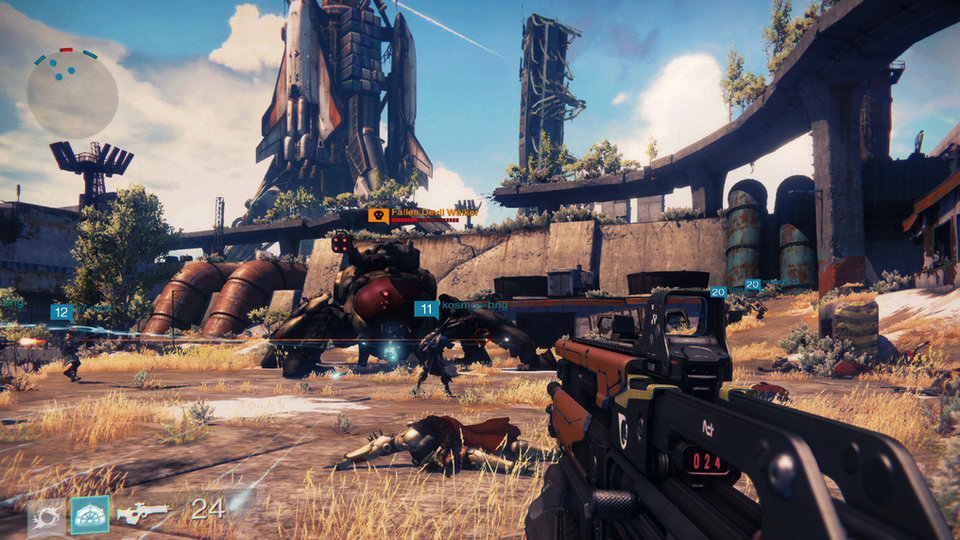Select the Fallen Devil Walker skull marker
The width and height of the screenshot is (960, 540).
coord(378,215)
